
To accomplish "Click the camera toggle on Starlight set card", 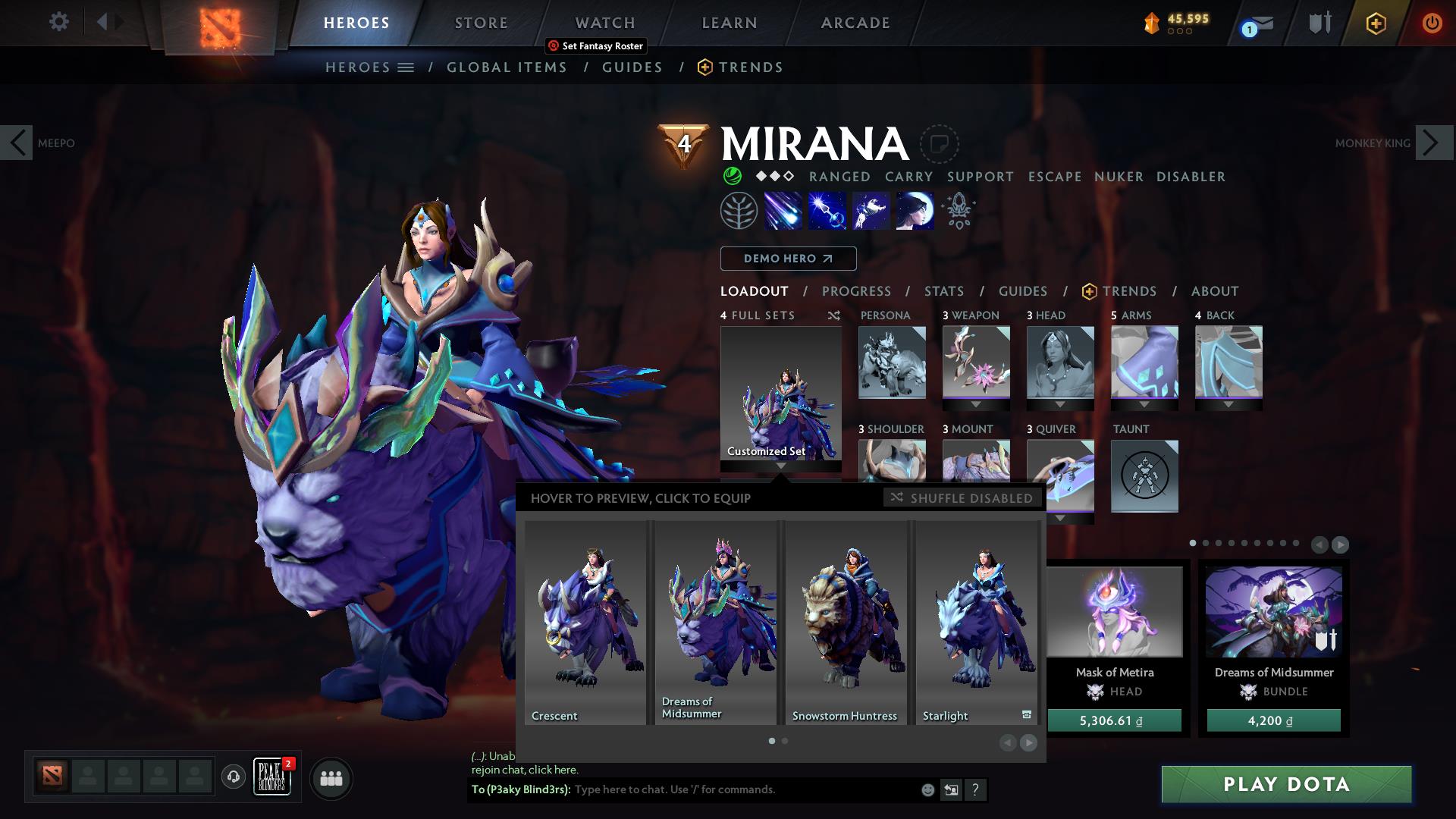I will 1026,714.
